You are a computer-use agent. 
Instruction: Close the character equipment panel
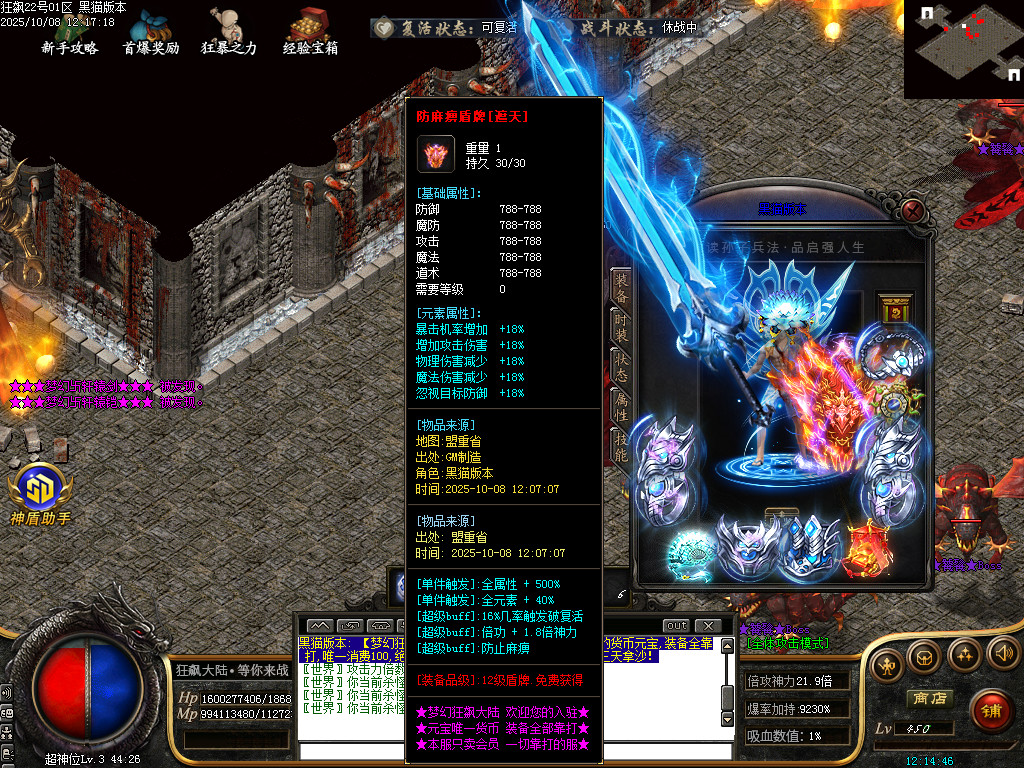[x=912, y=210]
